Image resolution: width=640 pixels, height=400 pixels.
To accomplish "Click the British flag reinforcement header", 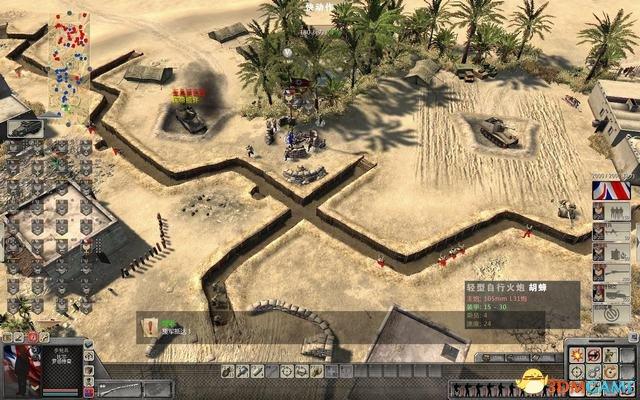I will [608, 190].
